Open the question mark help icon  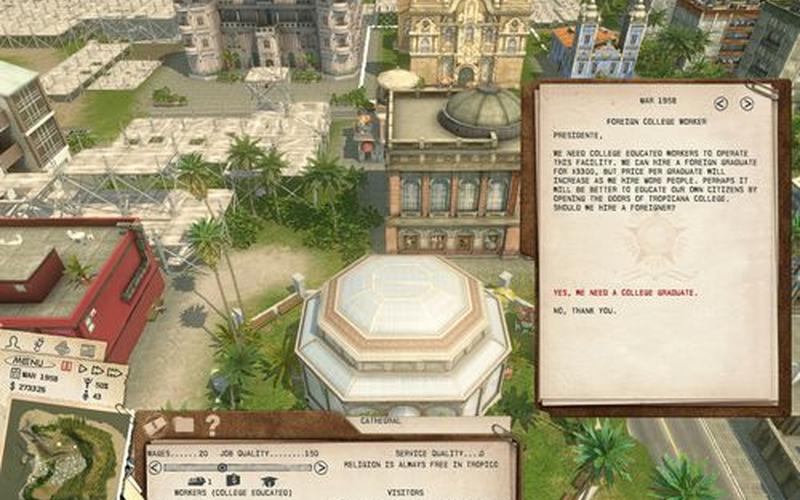tap(212, 424)
